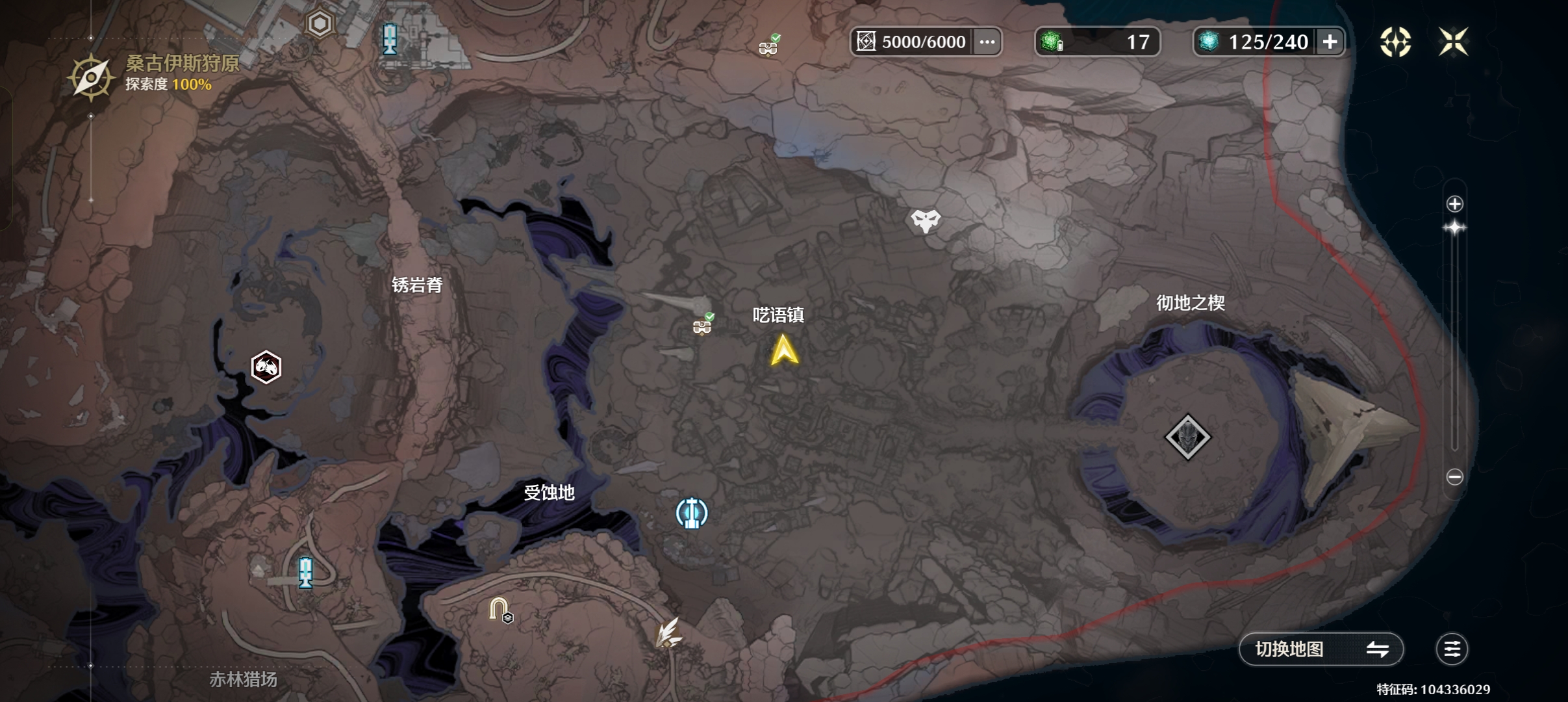The height and width of the screenshot is (702, 1568).
Task: Open the 5000/6000 counter's three-dot menu
Action: (987, 42)
